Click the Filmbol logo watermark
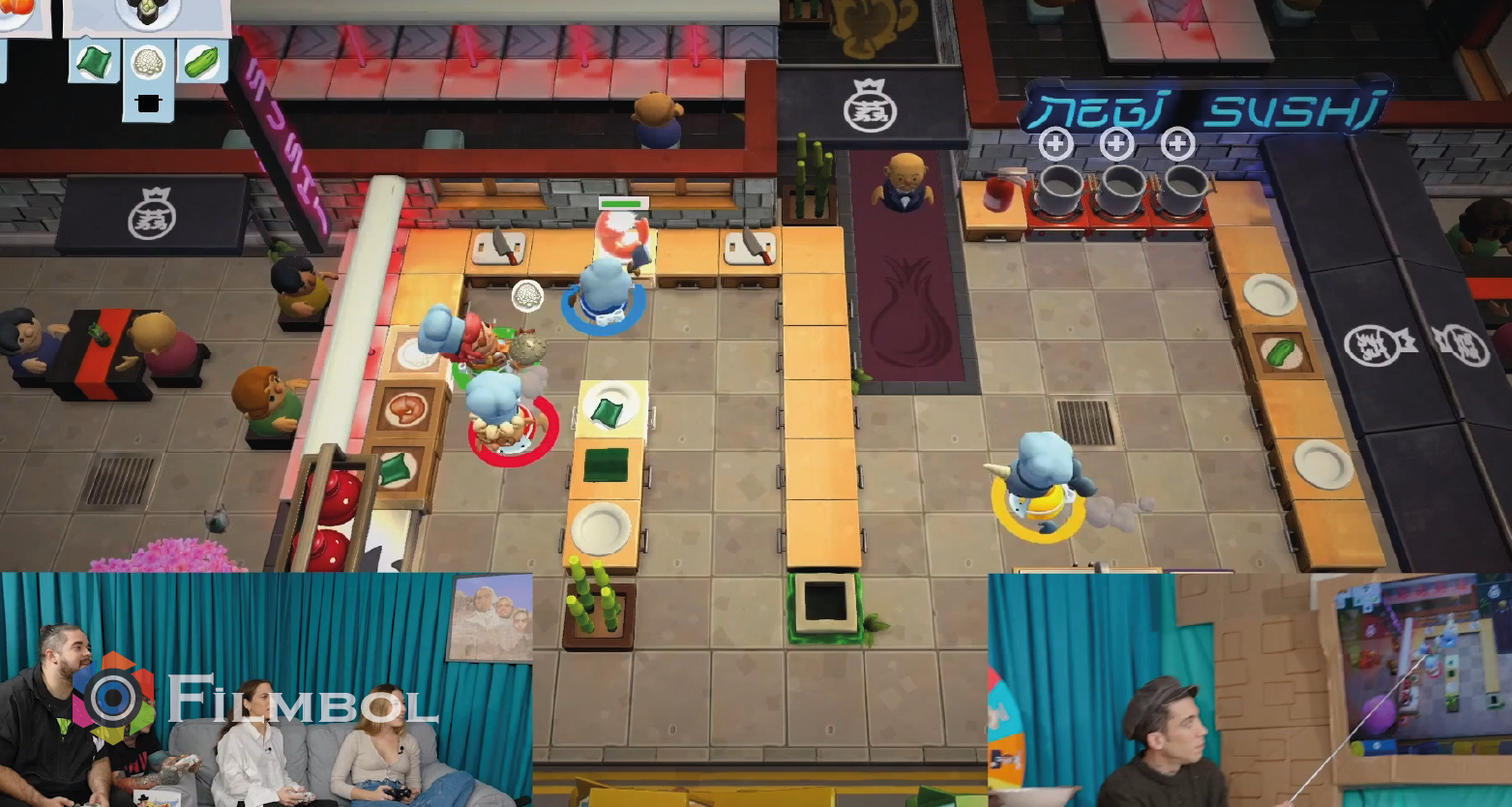 click(256, 699)
